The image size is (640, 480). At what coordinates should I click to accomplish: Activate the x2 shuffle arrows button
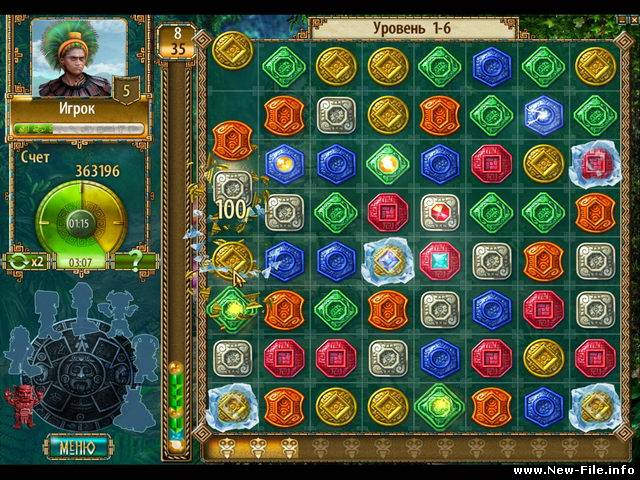pos(27,262)
